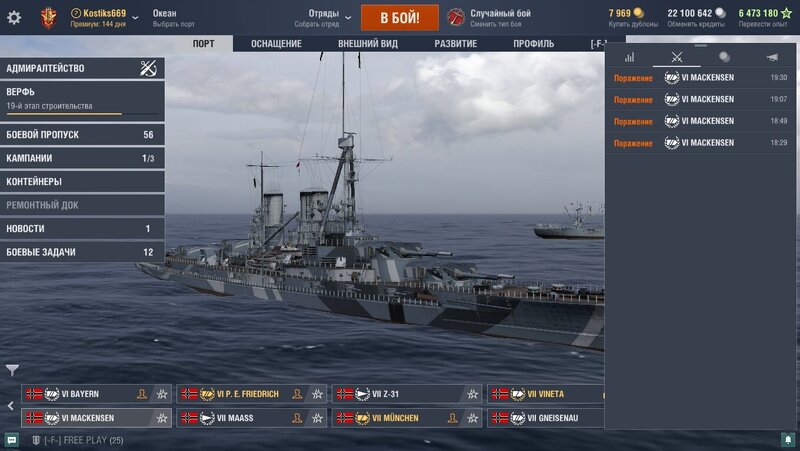Open the КОНТЕЙНЕРЫ section
Image resolution: width=800 pixels, height=451 pixels.
click(x=82, y=182)
